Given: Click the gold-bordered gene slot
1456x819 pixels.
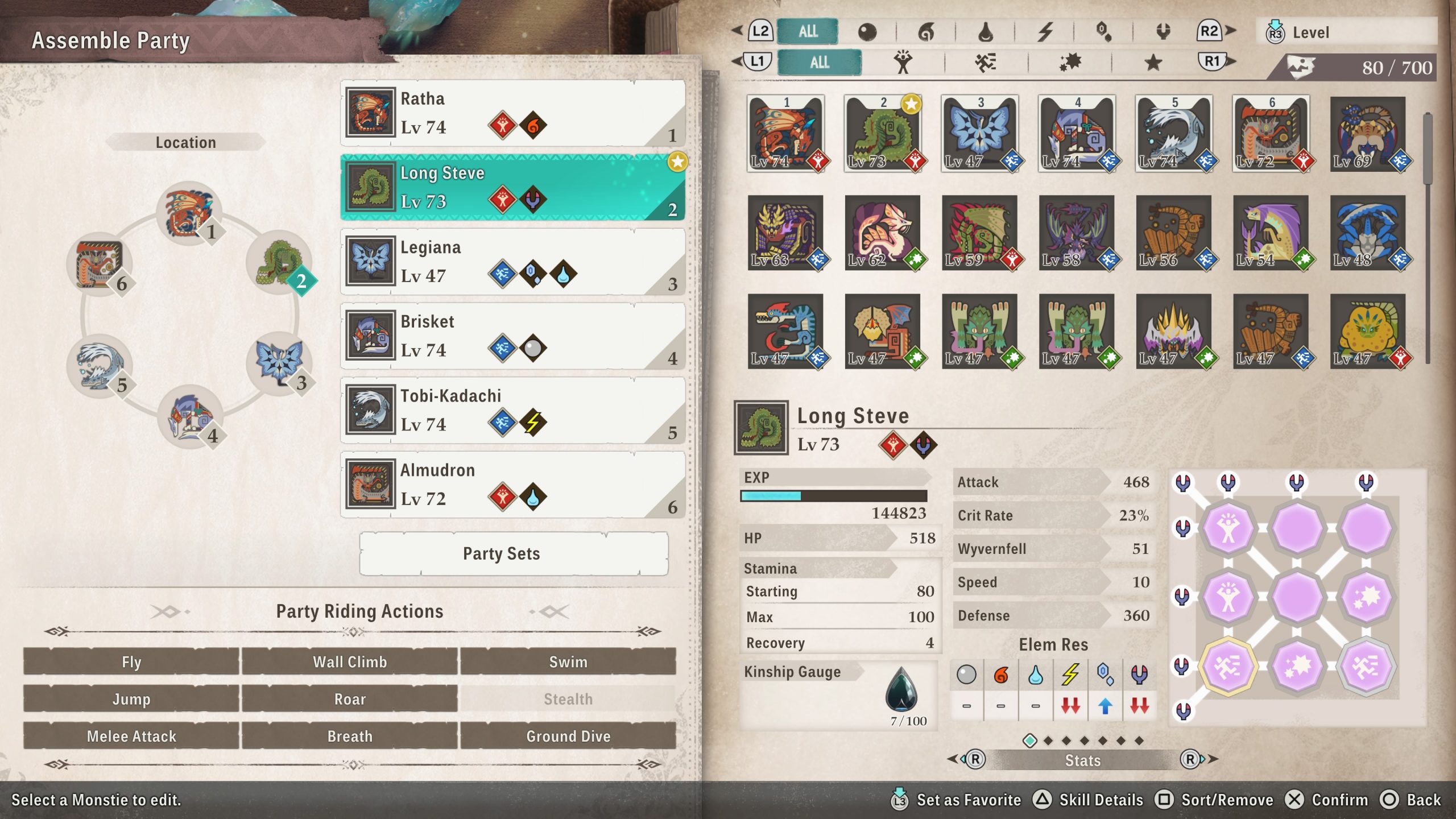Looking at the screenshot, I should [1228, 667].
